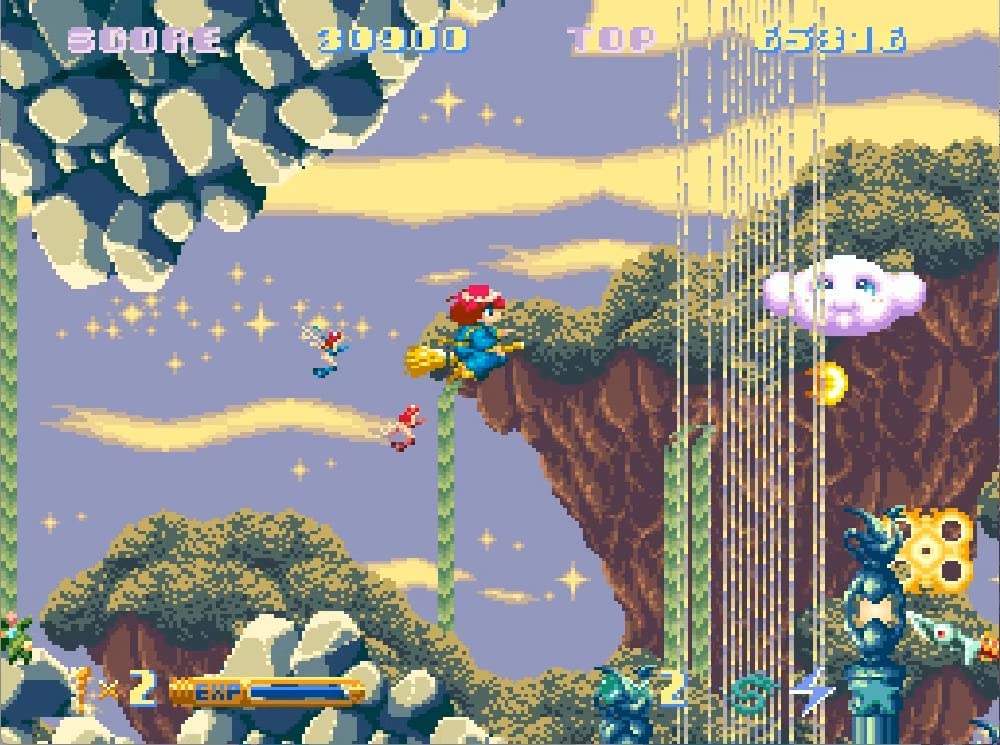Select the green swirl magic icon
This screenshot has height=745, width=1000.
click(x=748, y=691)
